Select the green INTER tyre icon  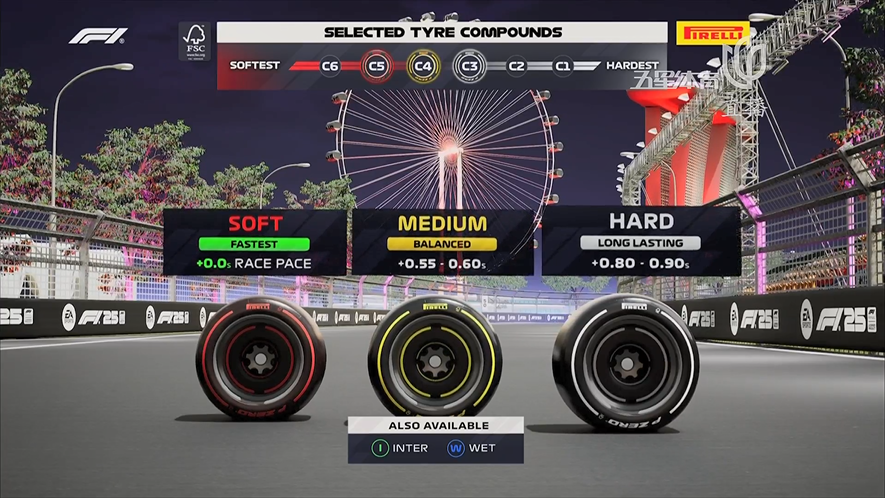pyautogui.click(x=379, y=448)
